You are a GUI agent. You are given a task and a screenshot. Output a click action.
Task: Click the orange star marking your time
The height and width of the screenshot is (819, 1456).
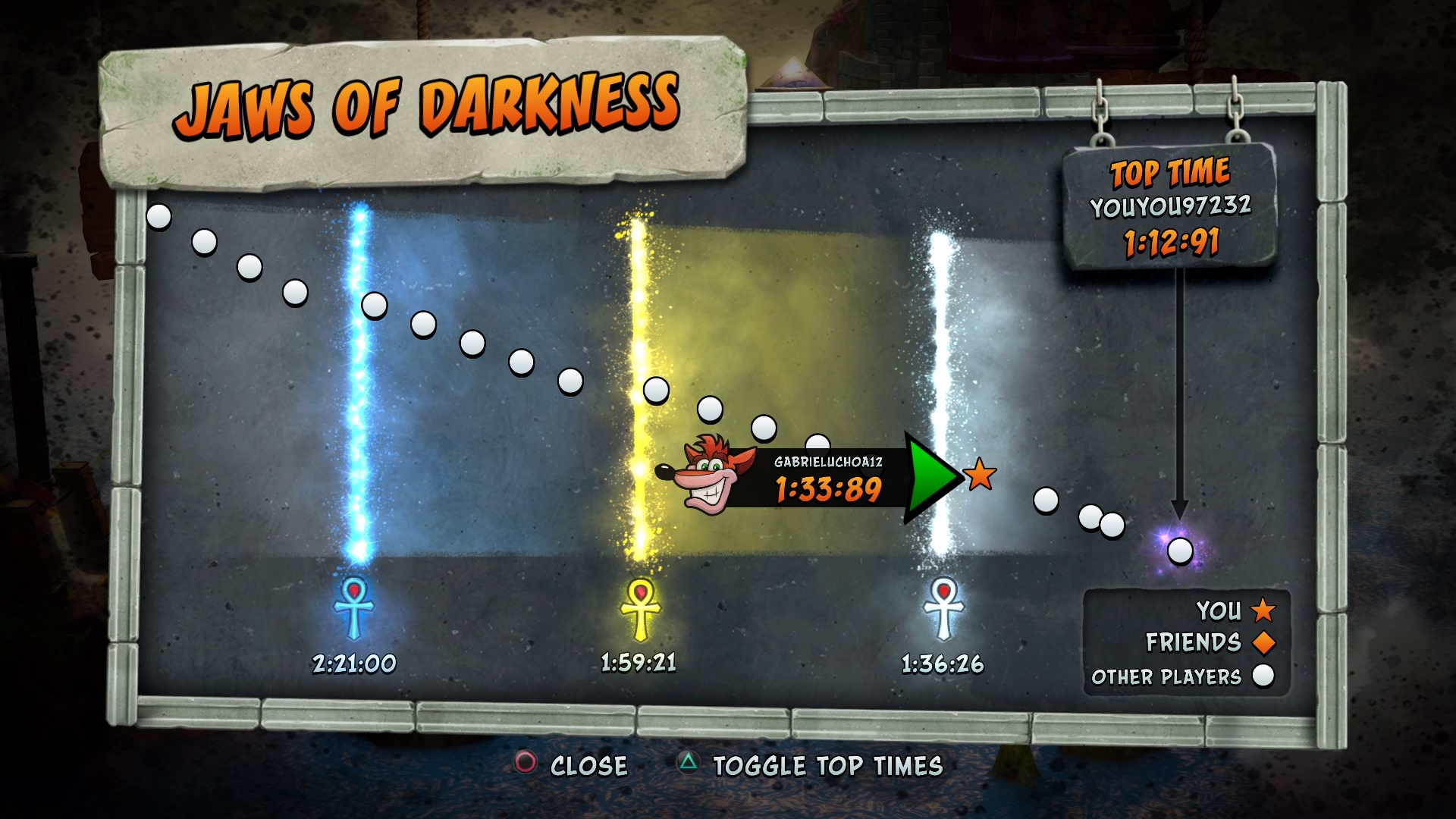point(979,475)
